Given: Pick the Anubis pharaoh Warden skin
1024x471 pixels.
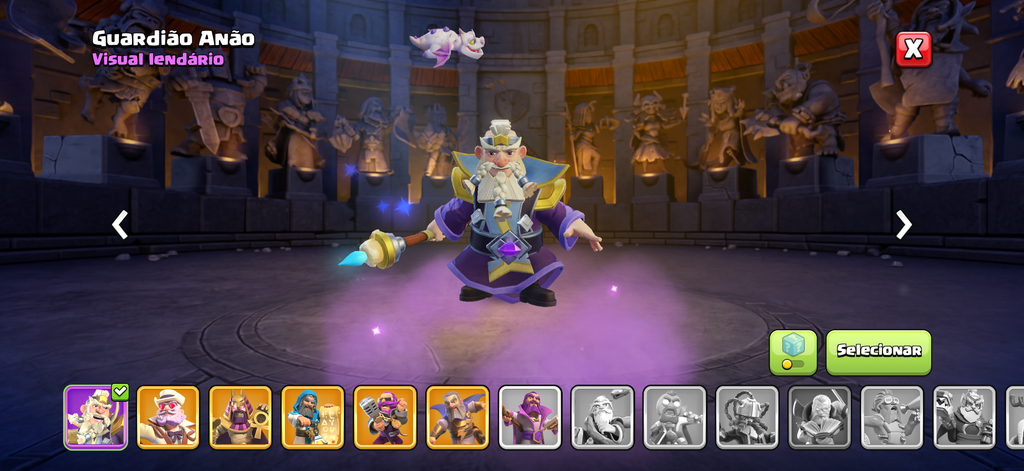Looking at the screenshot, I should pos(240,417).
